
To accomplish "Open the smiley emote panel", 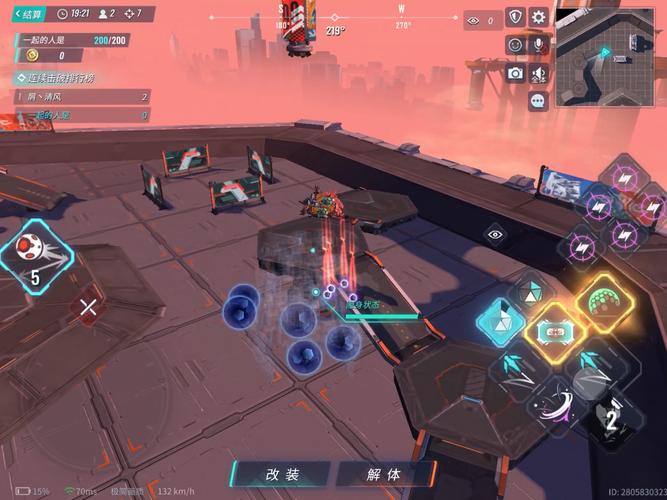I will [x=515, y=45].
